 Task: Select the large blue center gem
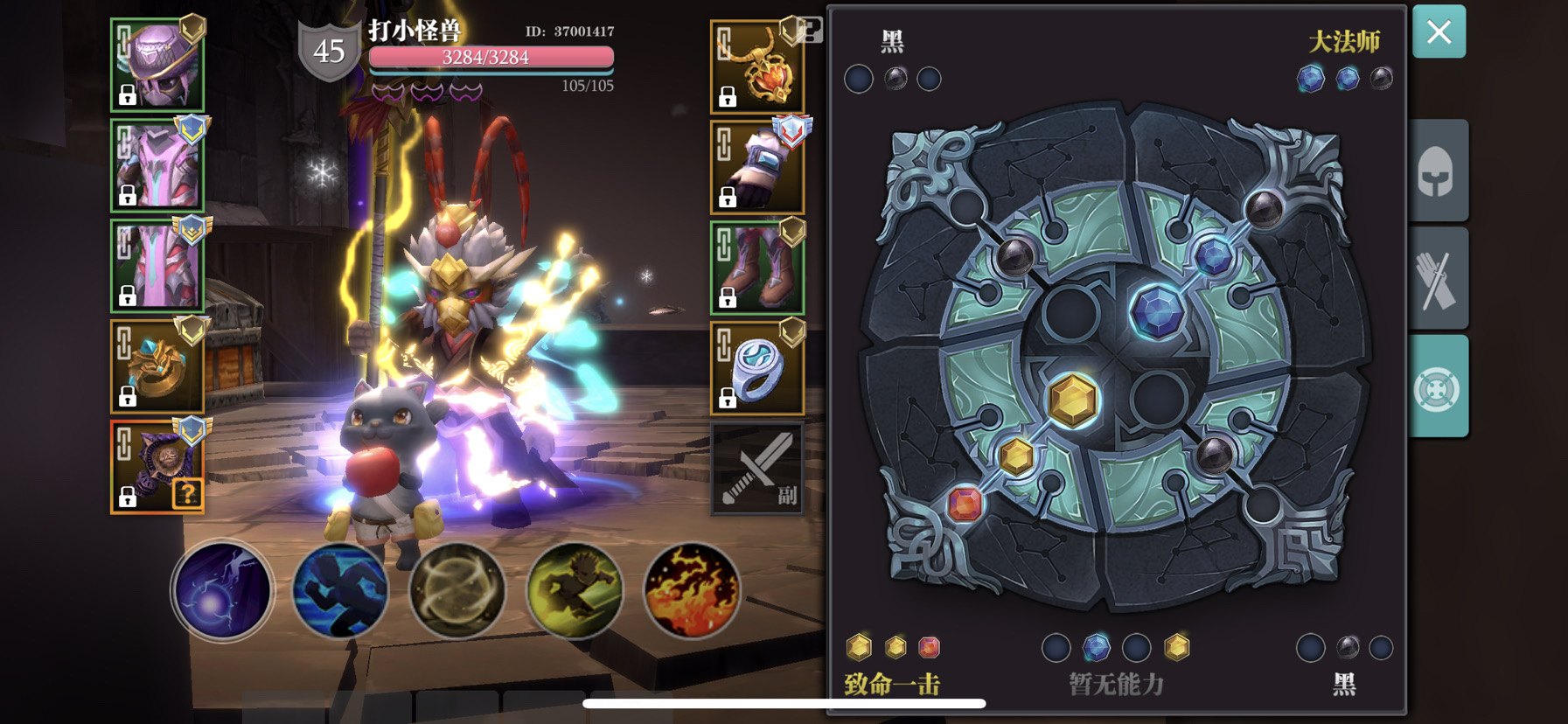coord(1157,312)
